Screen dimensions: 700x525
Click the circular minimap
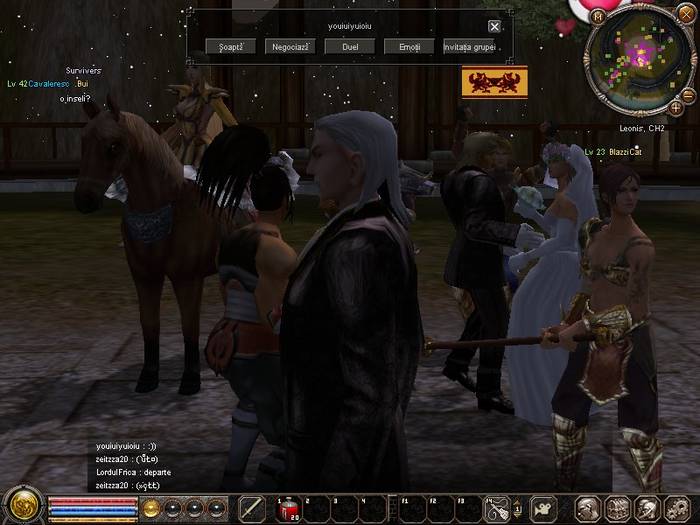tap(638, 63)
